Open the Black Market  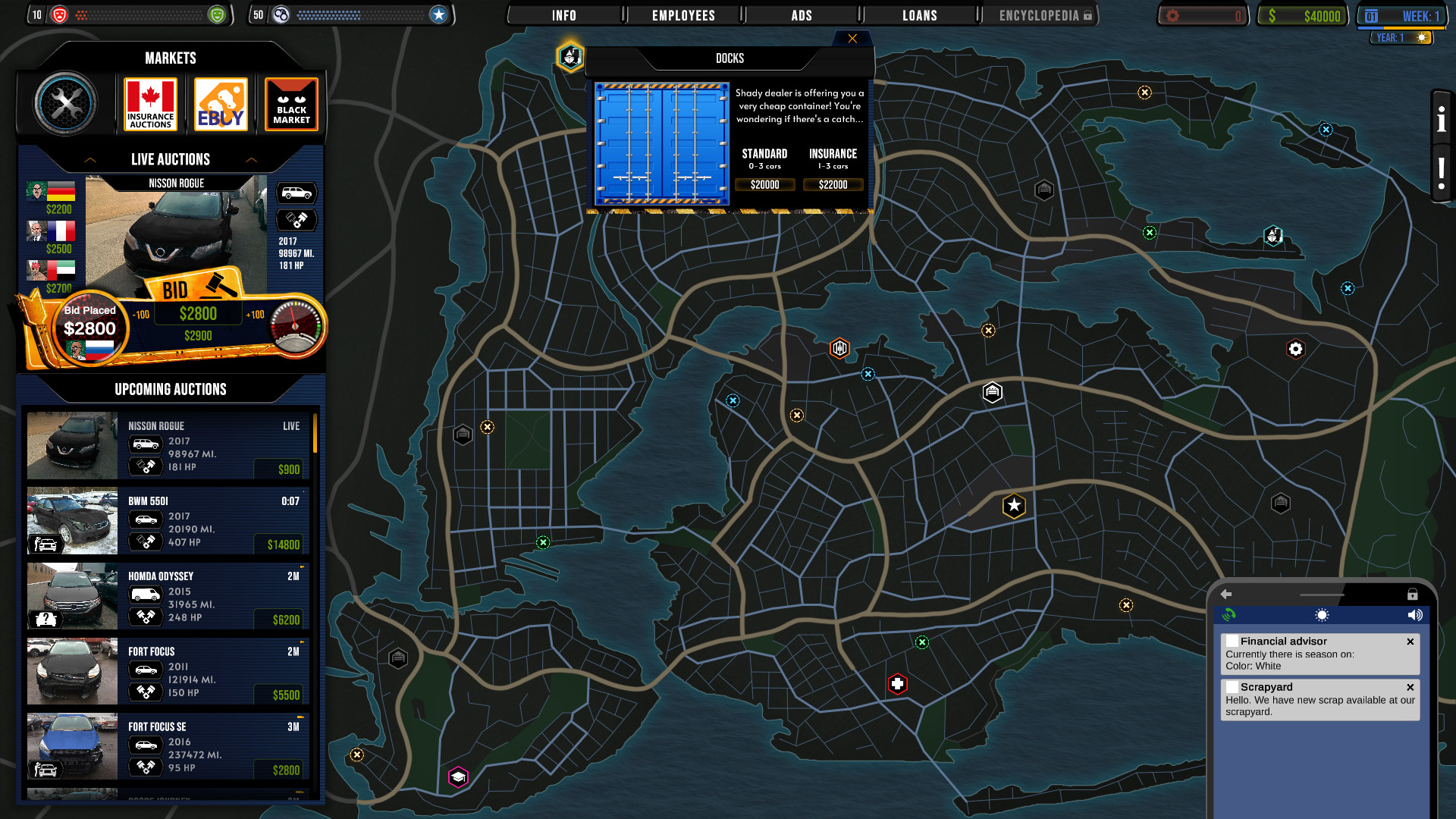[291, 103]
